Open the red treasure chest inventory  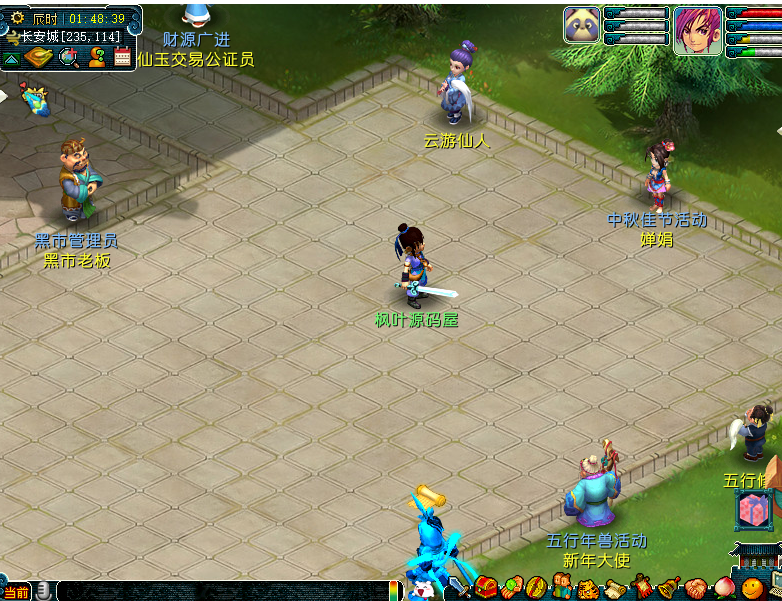tap(487, 588)
